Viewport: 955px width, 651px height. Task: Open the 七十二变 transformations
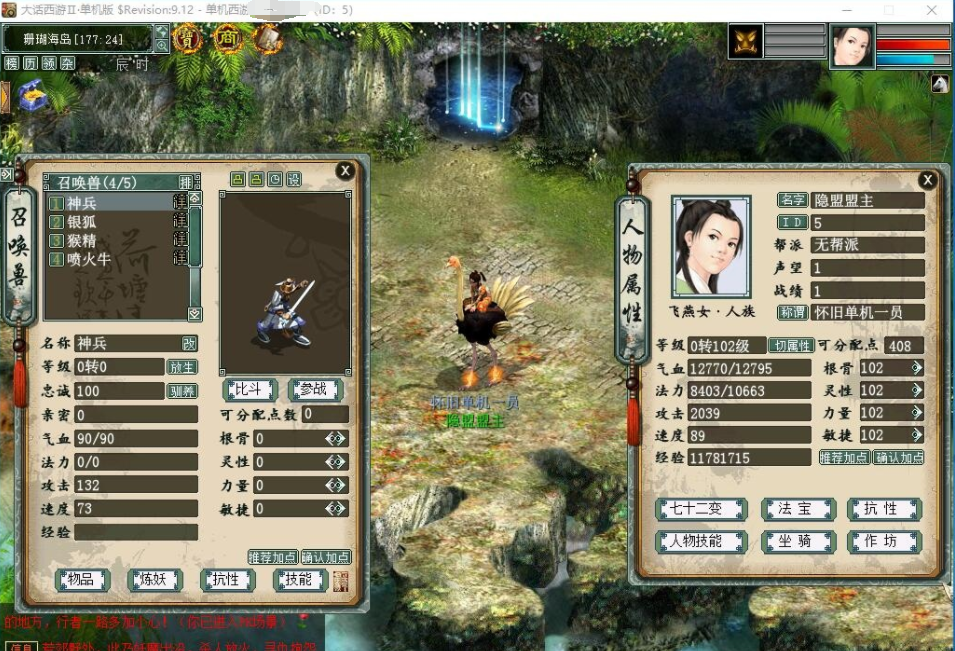pos(701,509)
